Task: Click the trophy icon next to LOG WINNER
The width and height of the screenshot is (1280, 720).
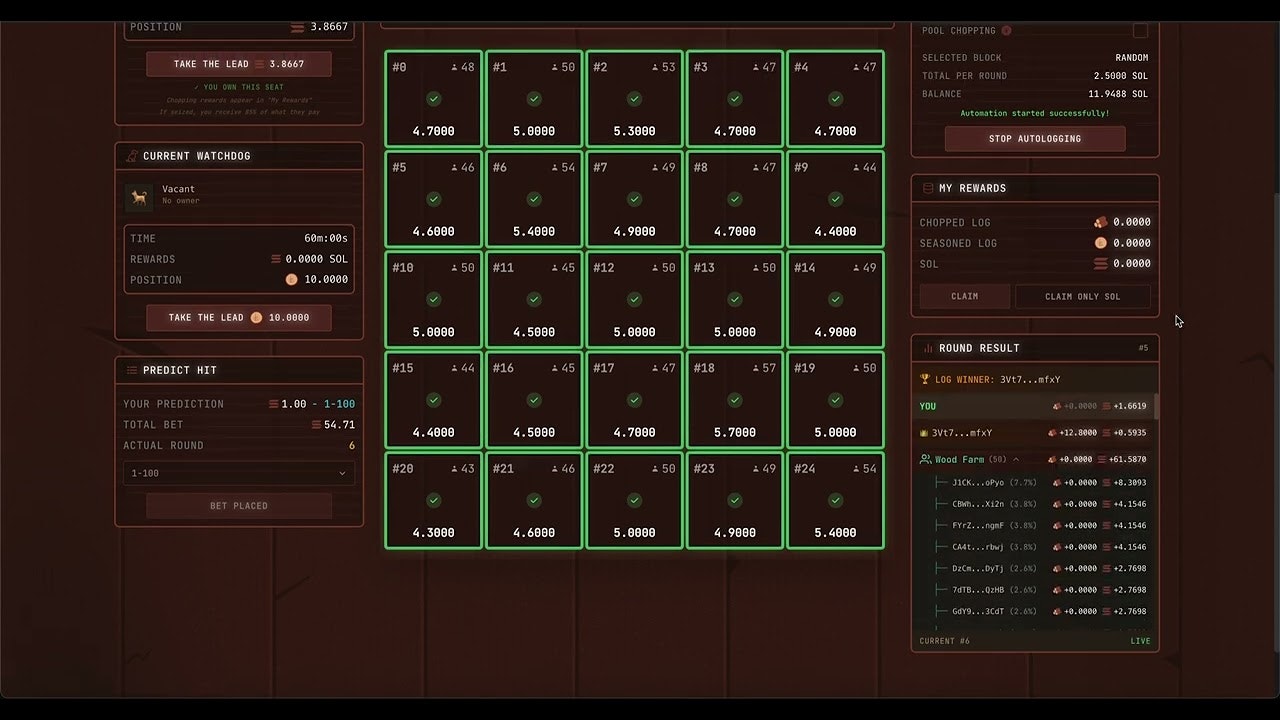Action: pos(924,379)
